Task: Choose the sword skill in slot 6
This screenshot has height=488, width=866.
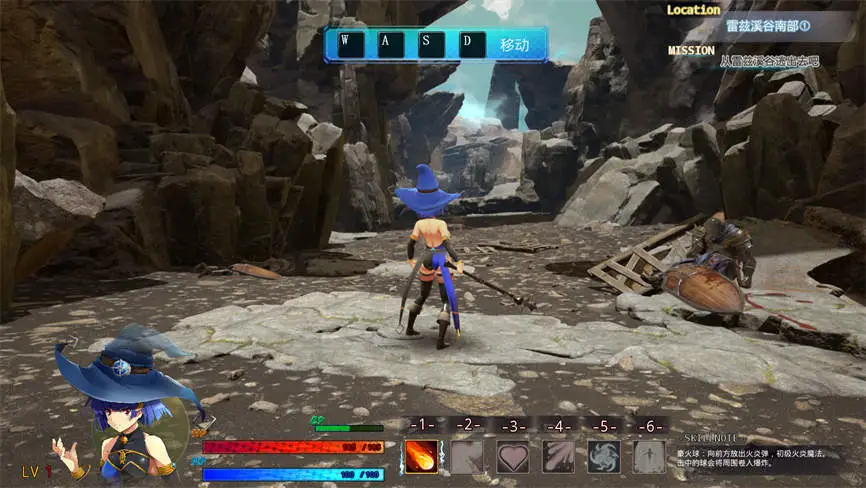Action: (x=649, y=456)
